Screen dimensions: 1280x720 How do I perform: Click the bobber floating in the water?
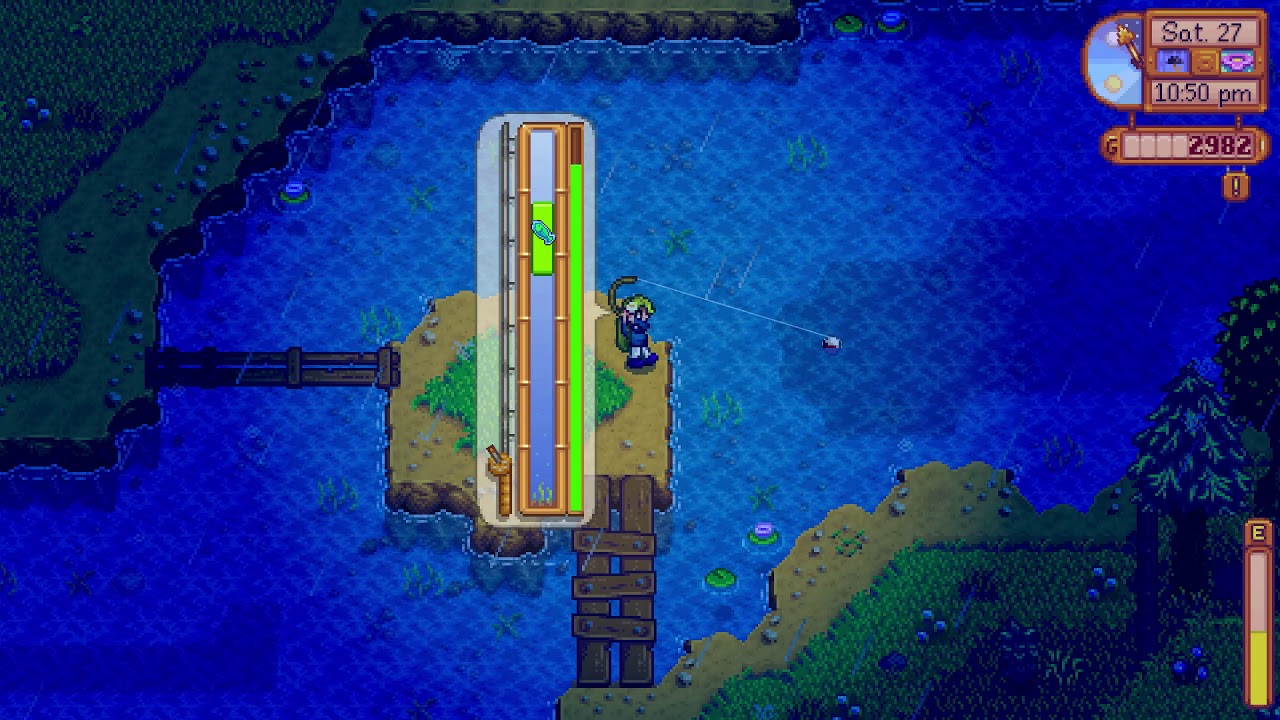pos(829,343)
